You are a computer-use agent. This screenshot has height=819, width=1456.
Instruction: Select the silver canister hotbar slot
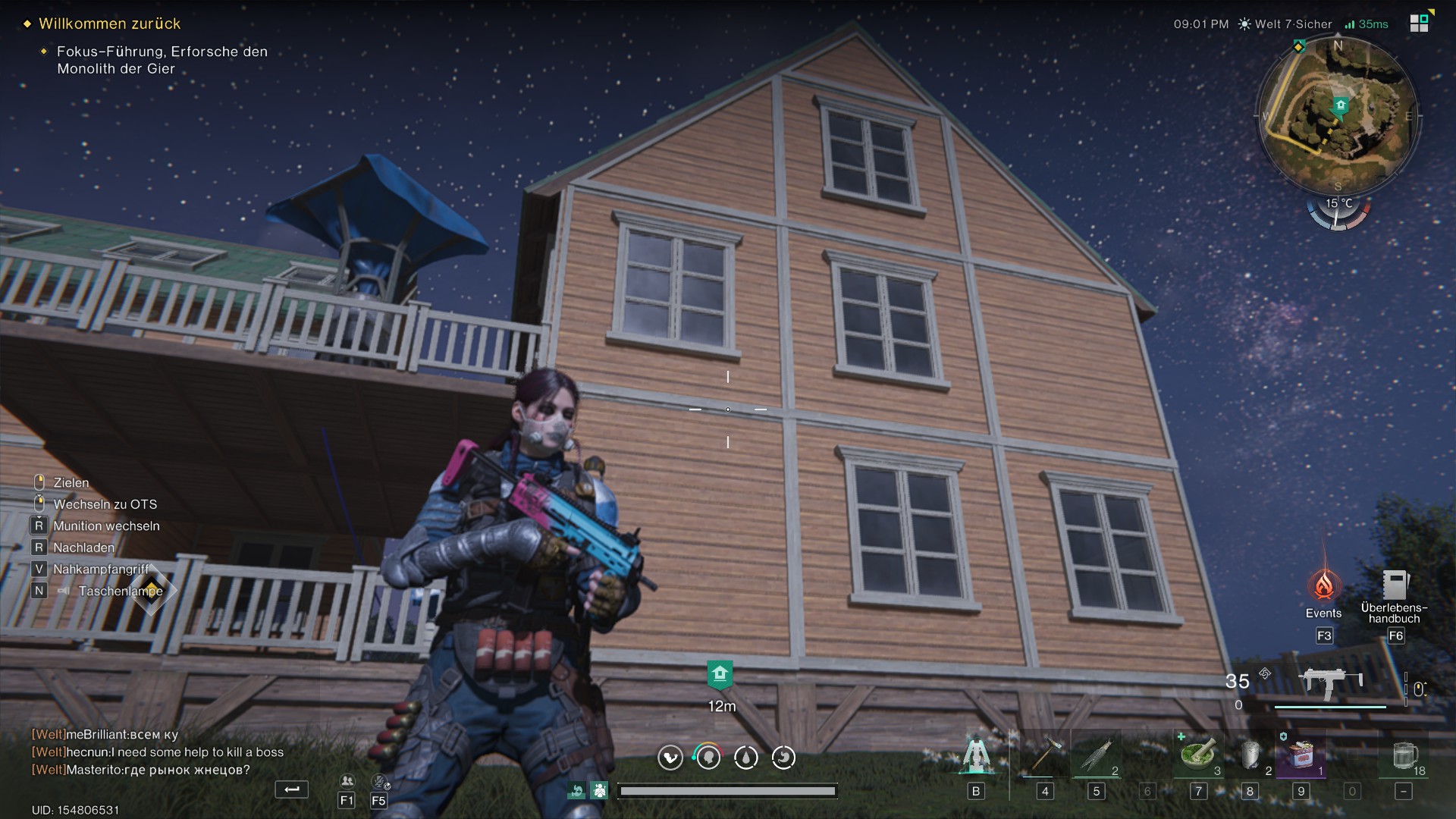click(x=1250, y=755)
